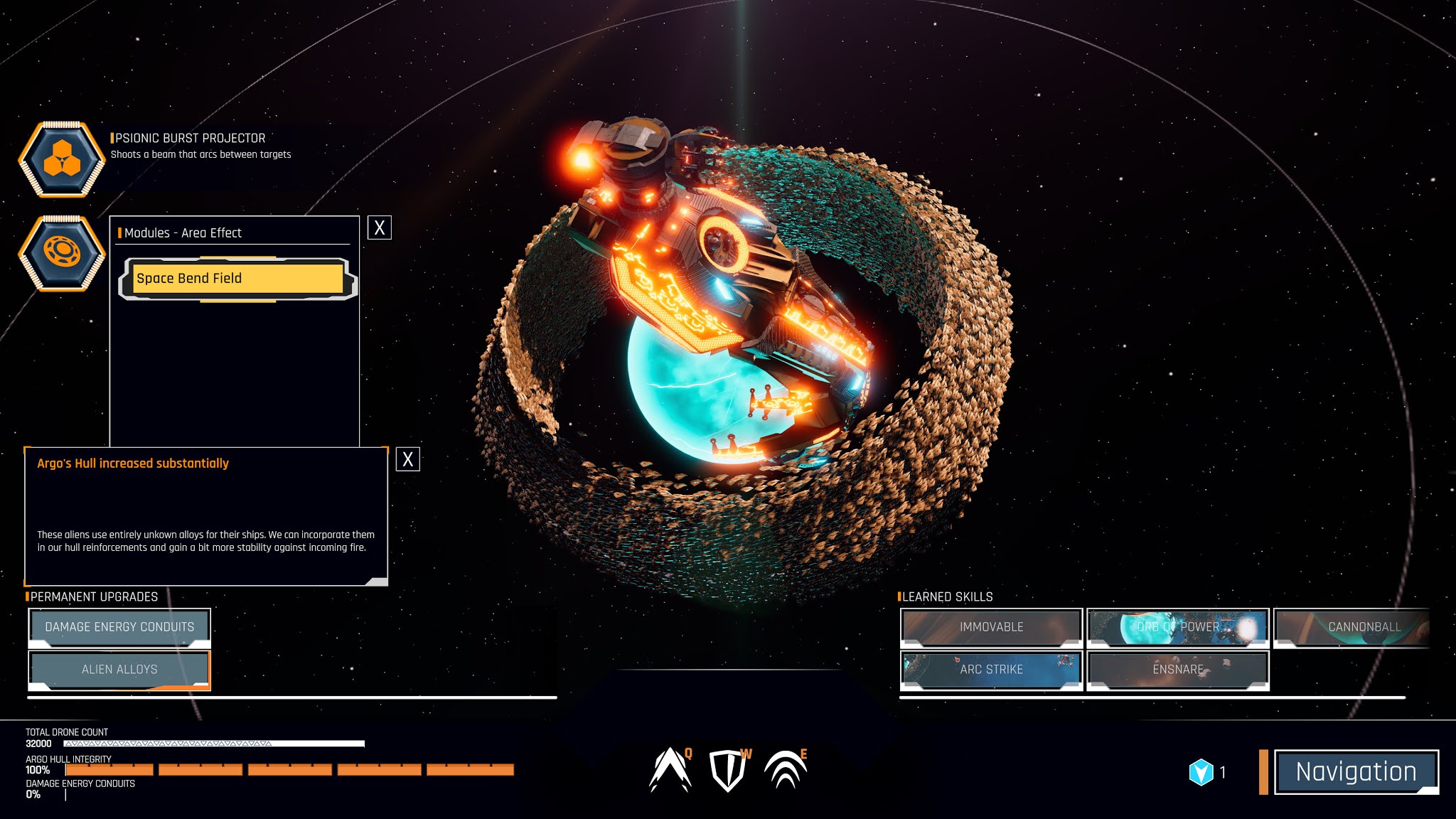Click the area effect module hexagon icon
Image resolution: width=1456 pixels, height=819 pixels.
(x=62, y=252)
